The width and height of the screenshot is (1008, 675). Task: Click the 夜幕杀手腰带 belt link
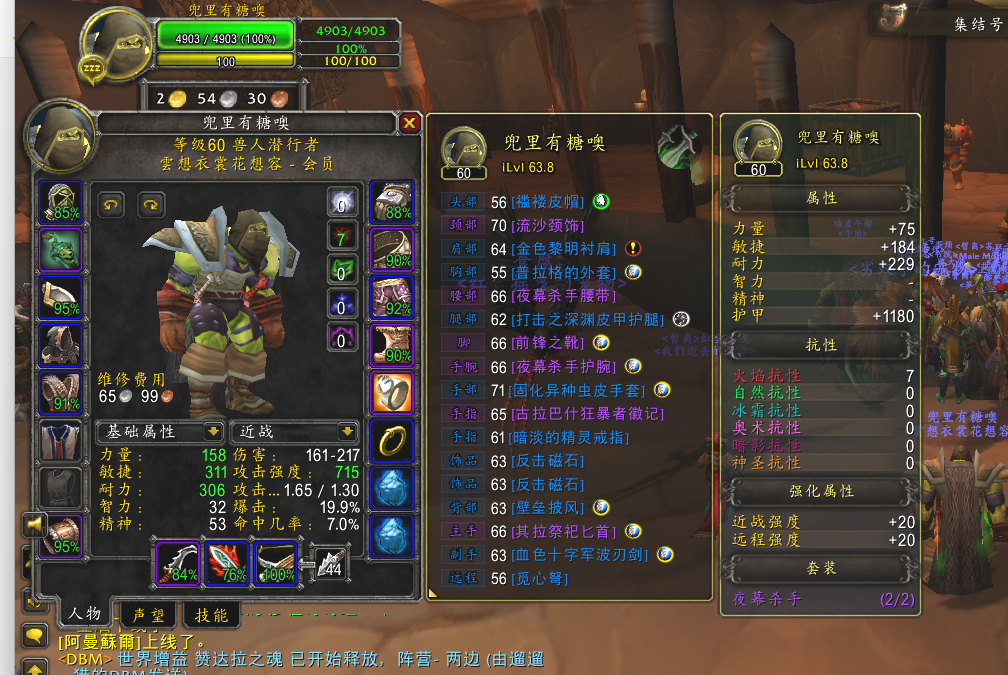click(563, 296)
